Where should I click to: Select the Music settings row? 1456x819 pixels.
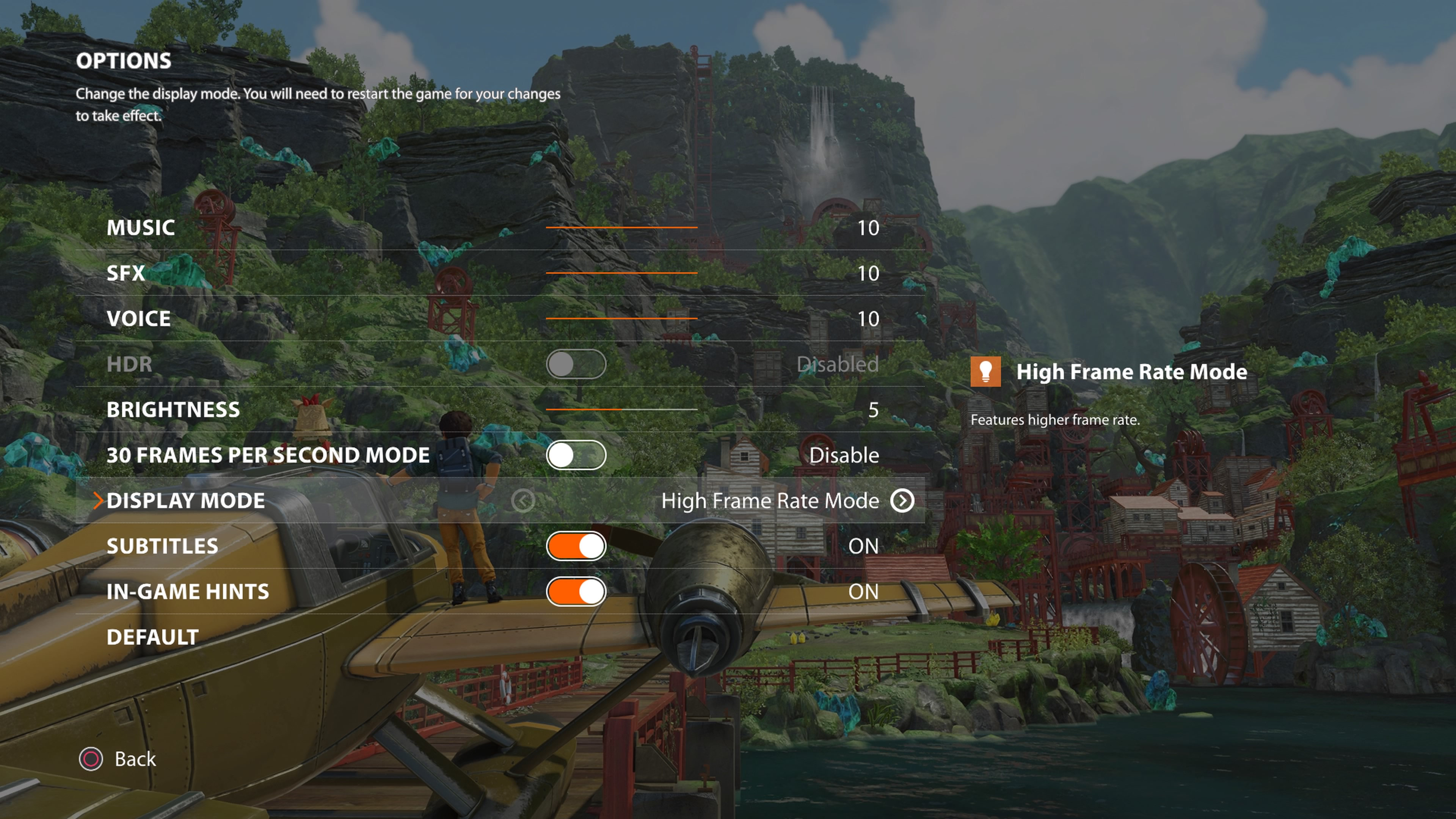click(141, 228)
